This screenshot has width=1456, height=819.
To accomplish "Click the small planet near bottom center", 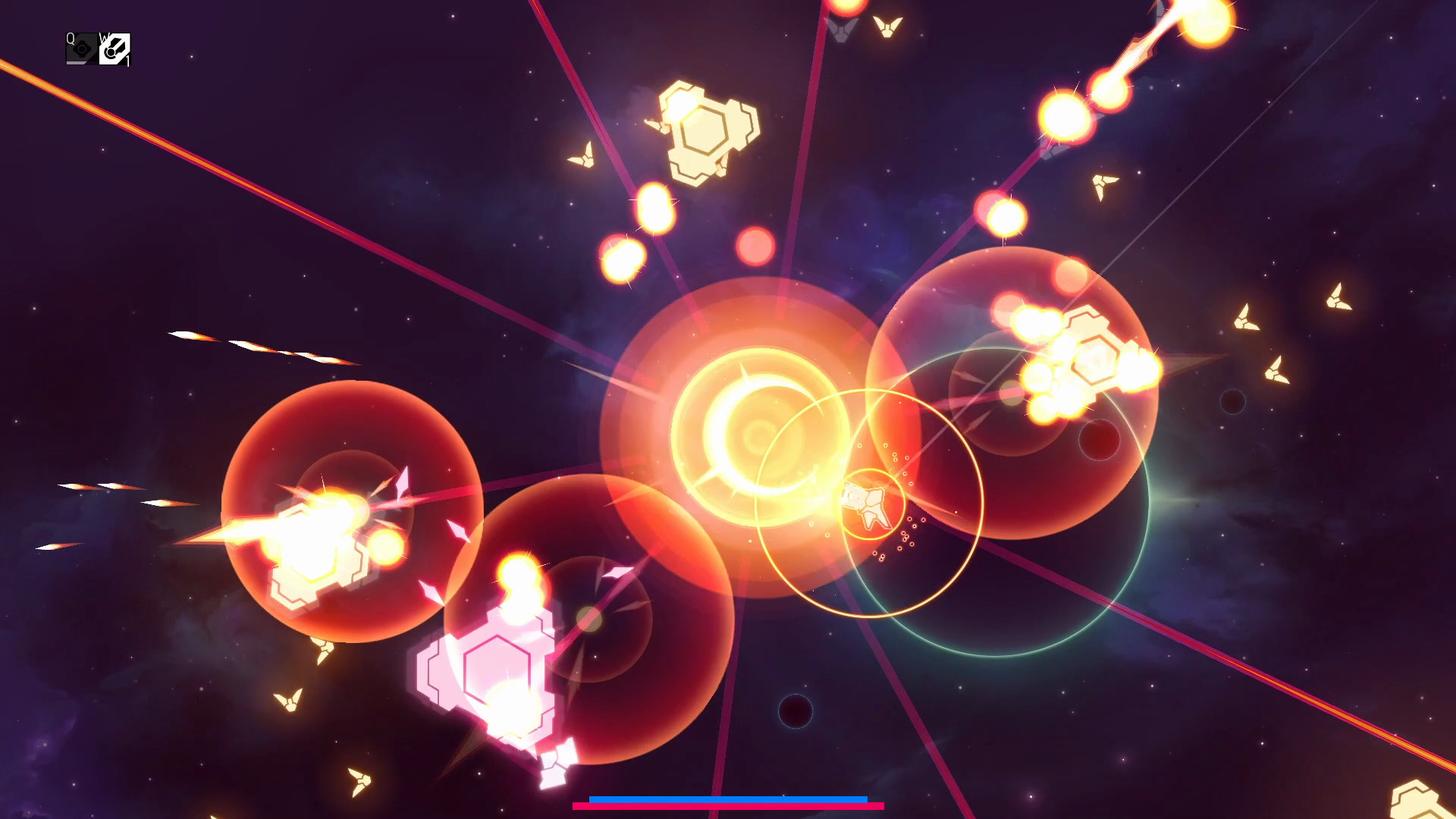I will tap(795, 711).
